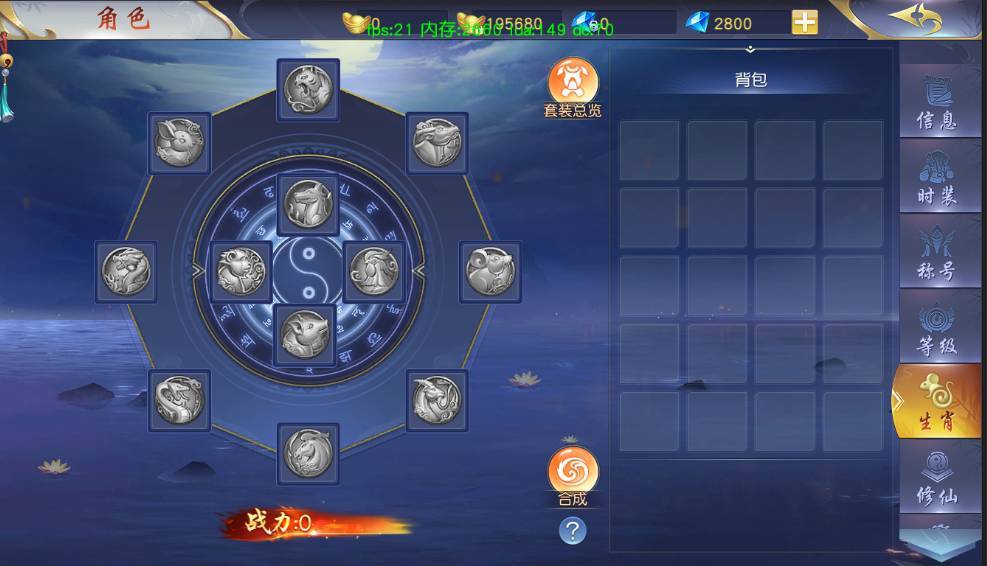Select the 生肖 zodiac tab
This screenshot has height=566, width=987.
[x=937, y=403]
